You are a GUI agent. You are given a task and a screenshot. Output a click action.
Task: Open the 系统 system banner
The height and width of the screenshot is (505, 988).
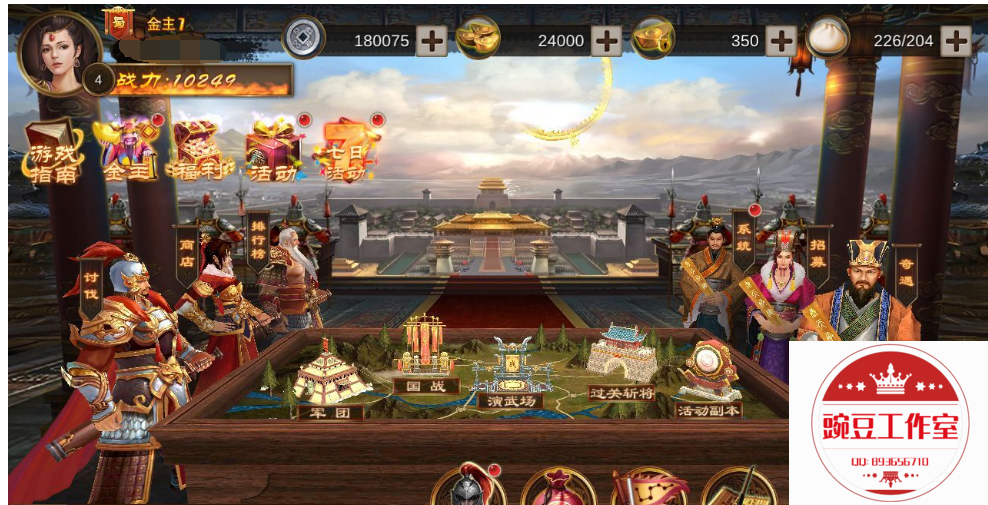(x=743, y=236)
